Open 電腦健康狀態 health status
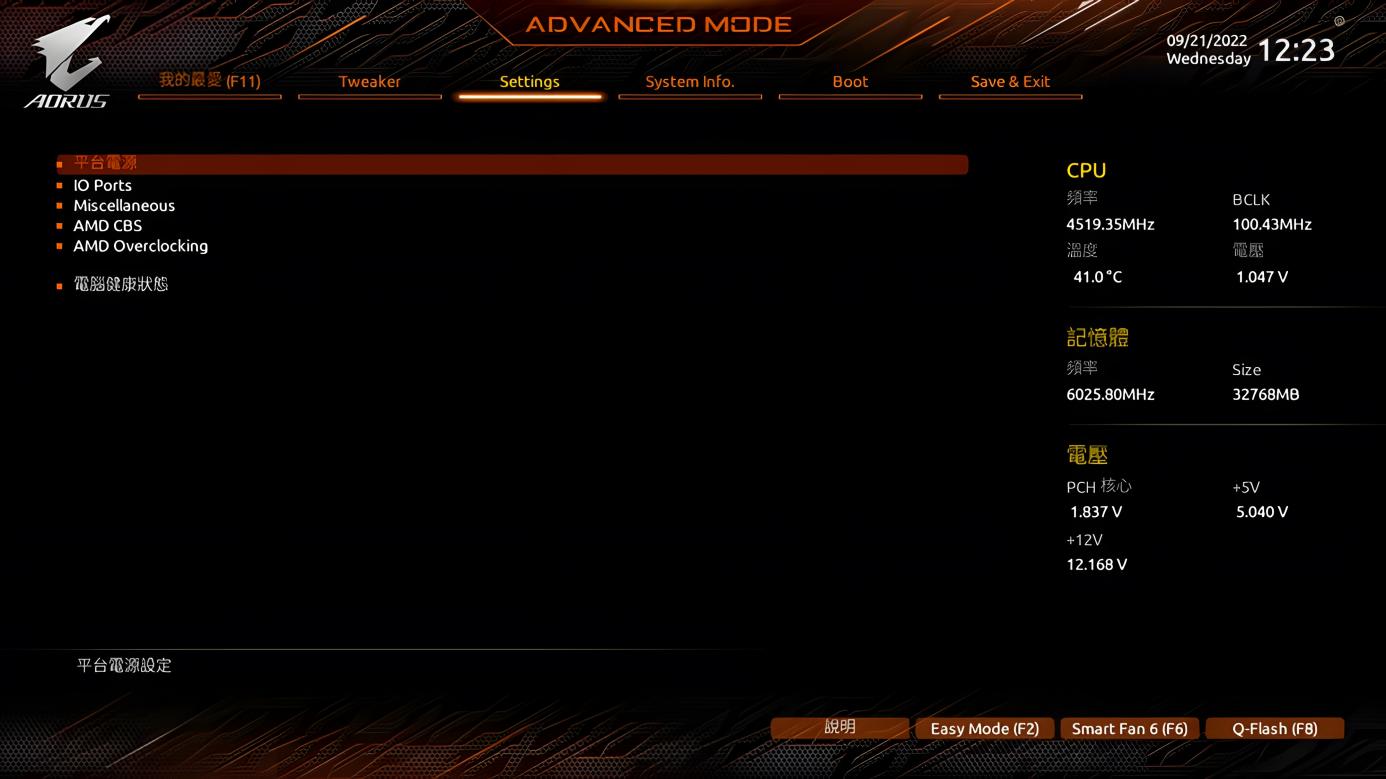The image size is (1386, 779). pyautogui.click(x=121, y=284)
